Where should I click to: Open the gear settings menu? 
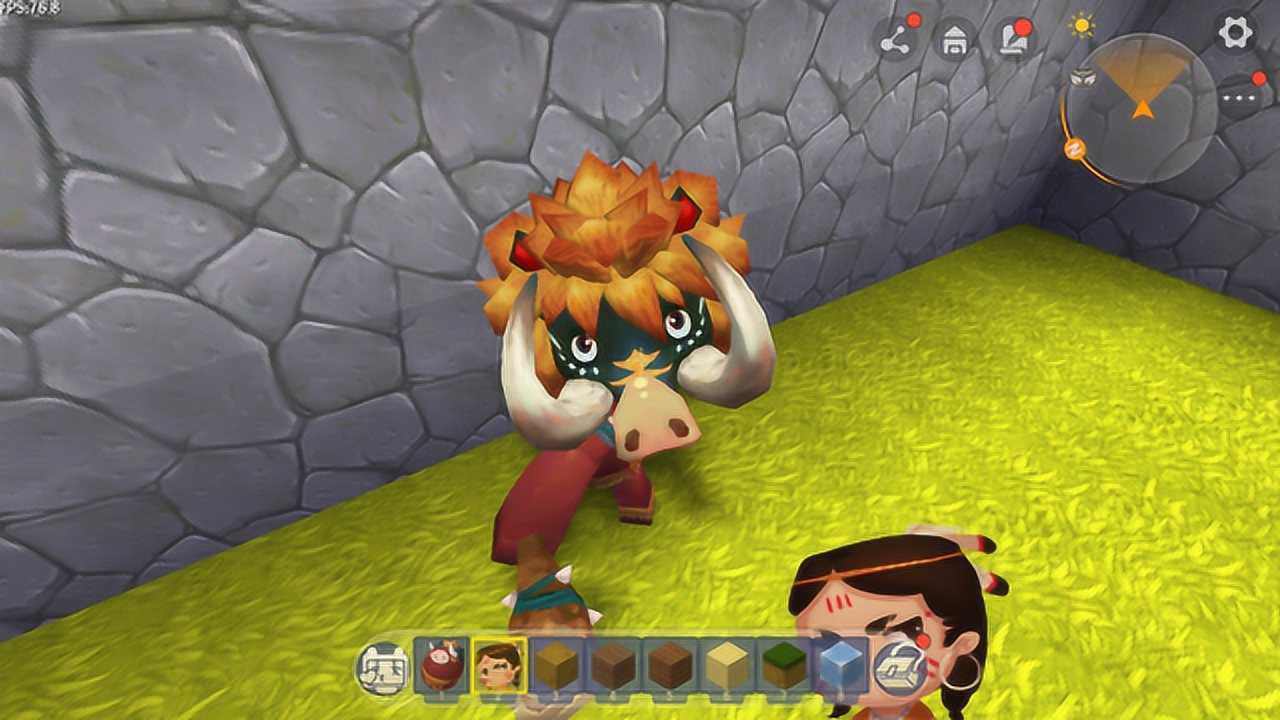pos(1236,32)
